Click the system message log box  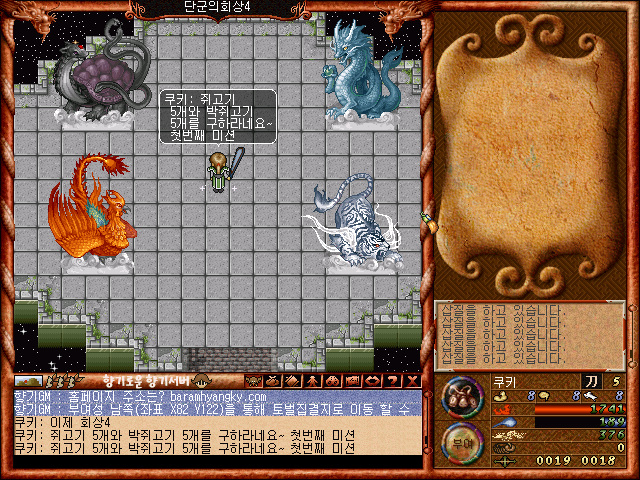point(530,333)
